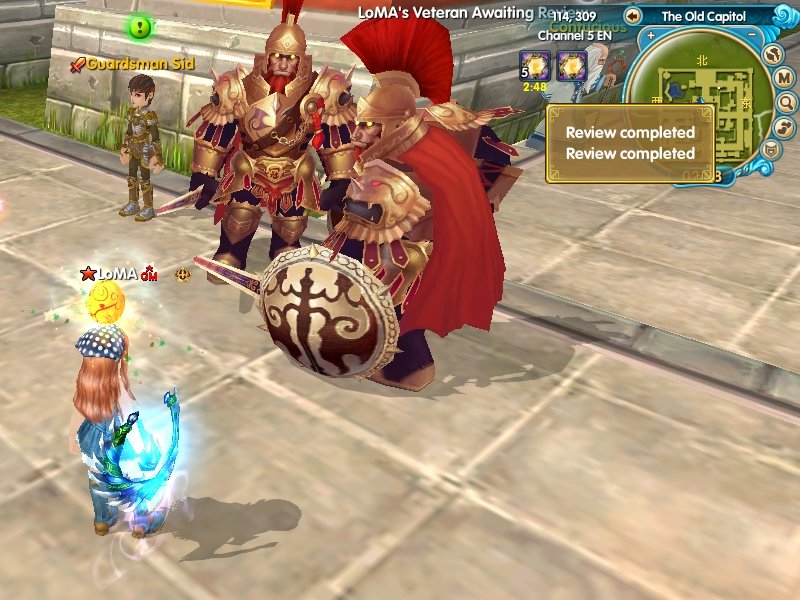Click the shield icon below the minimap buttons

(x=769, y=150)
